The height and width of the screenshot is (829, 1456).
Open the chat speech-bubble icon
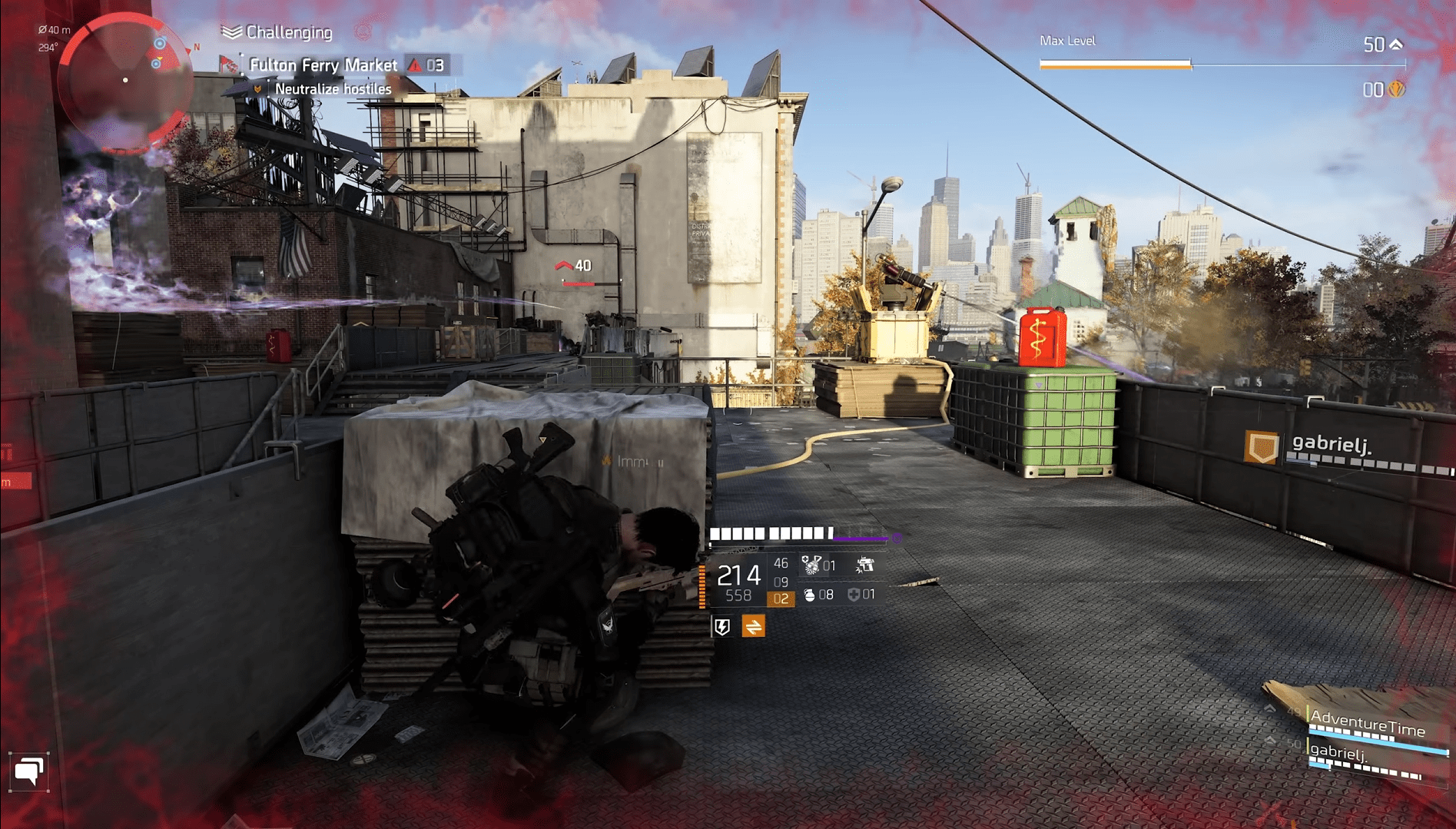tap(29, 771)
